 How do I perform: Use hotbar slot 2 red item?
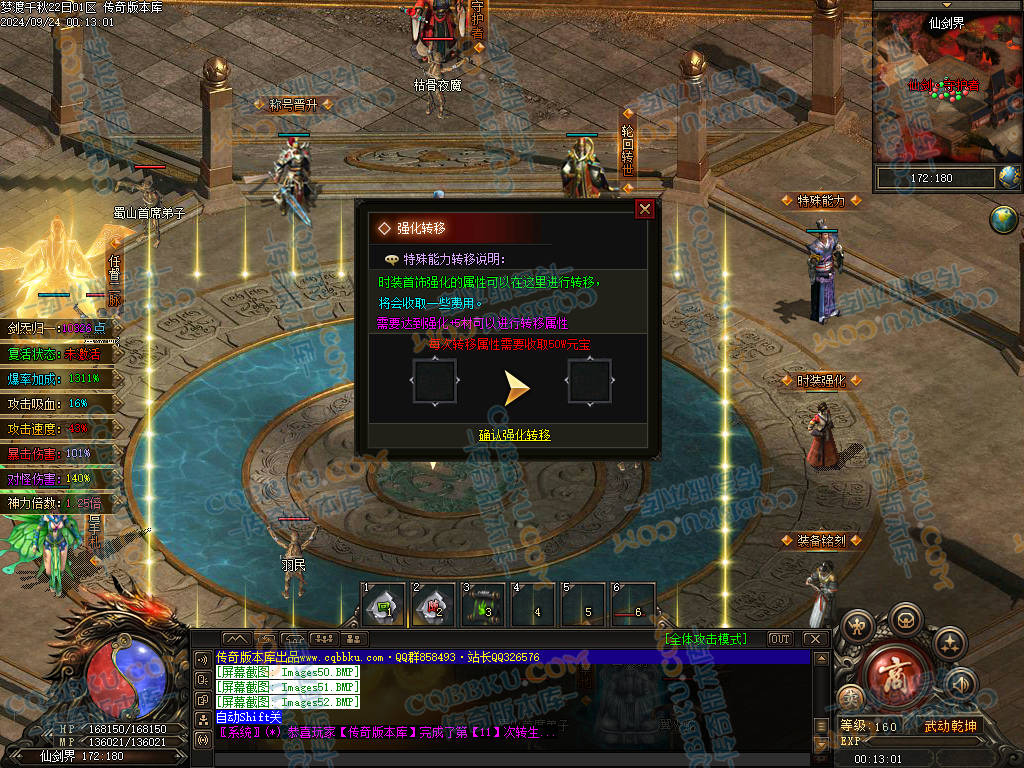(433, 604)
